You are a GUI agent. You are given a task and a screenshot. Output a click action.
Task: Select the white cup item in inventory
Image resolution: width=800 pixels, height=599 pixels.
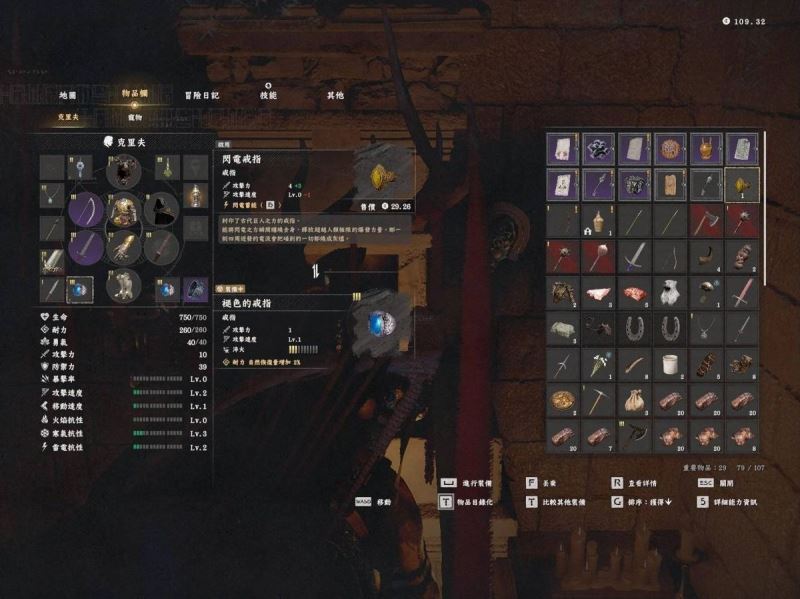[x=670, y=364]
